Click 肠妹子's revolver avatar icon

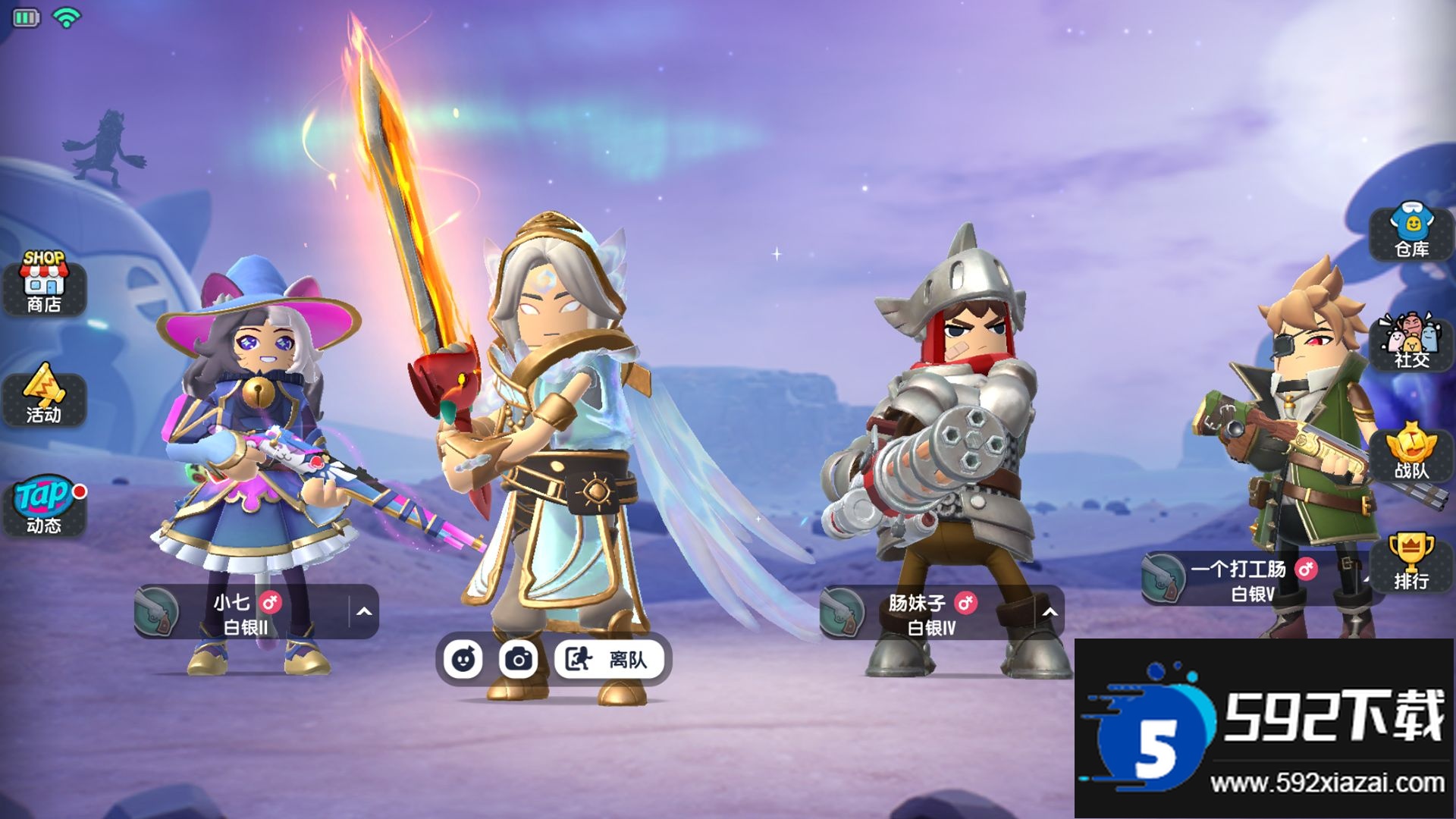click(x=843, y=612)
